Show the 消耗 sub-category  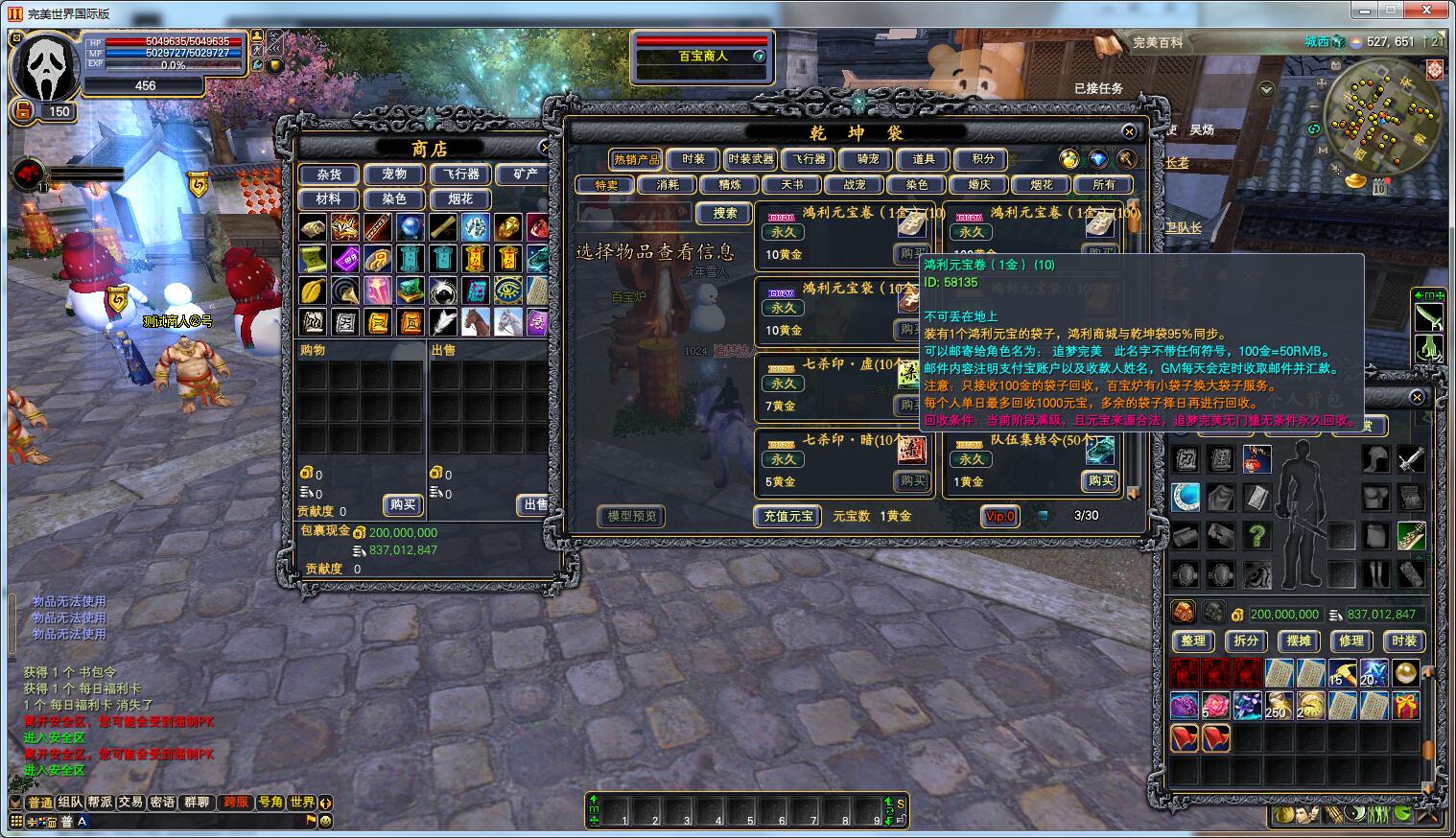(668, 185)
